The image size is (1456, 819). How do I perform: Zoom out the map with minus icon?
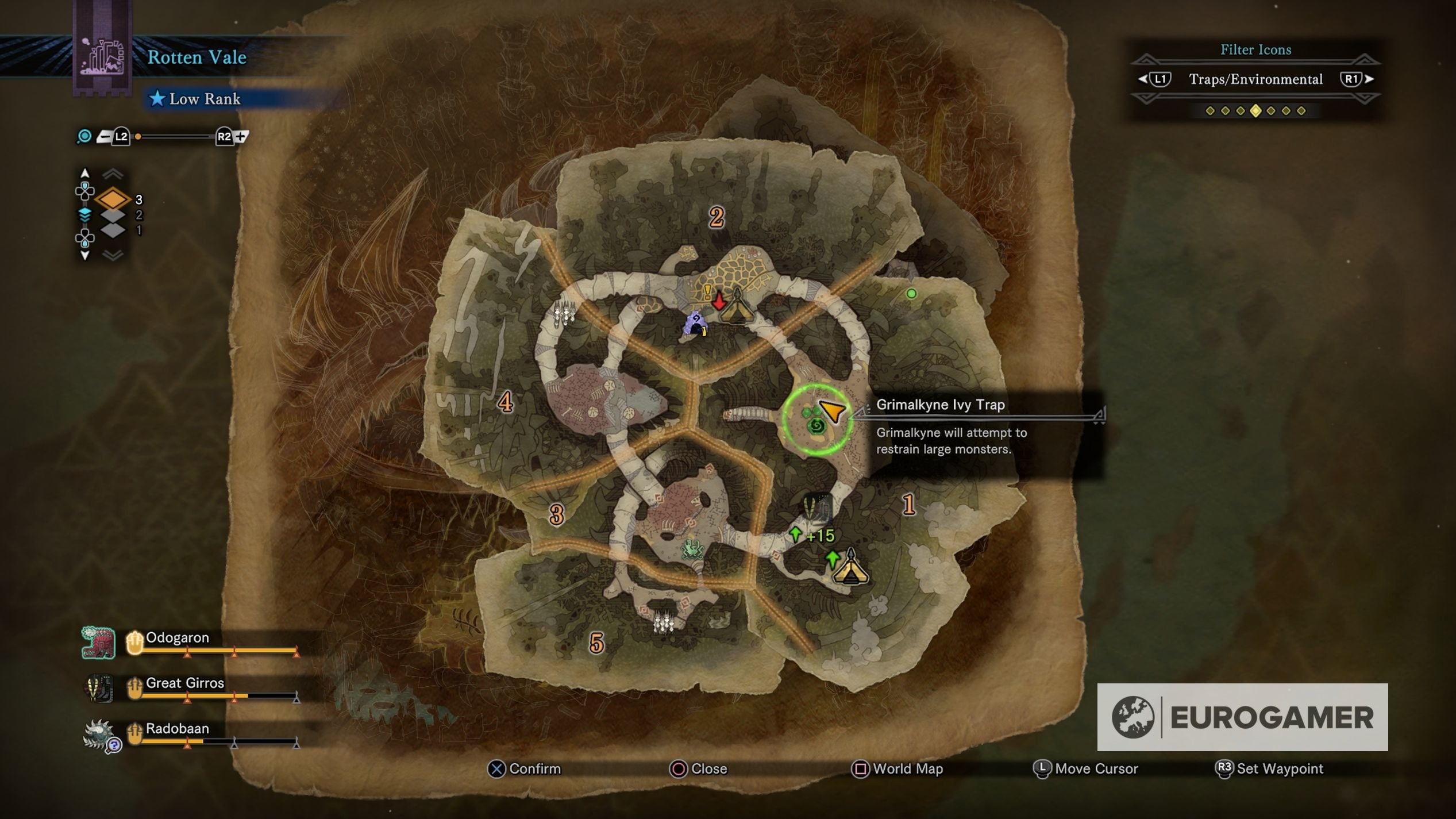104,137
